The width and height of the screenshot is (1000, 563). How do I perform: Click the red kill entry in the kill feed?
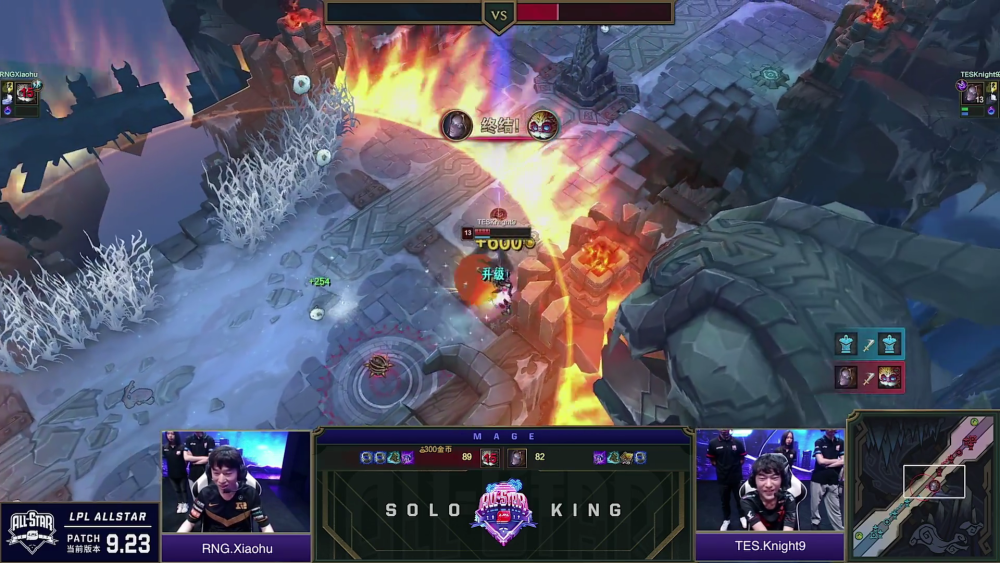[869, 377]
